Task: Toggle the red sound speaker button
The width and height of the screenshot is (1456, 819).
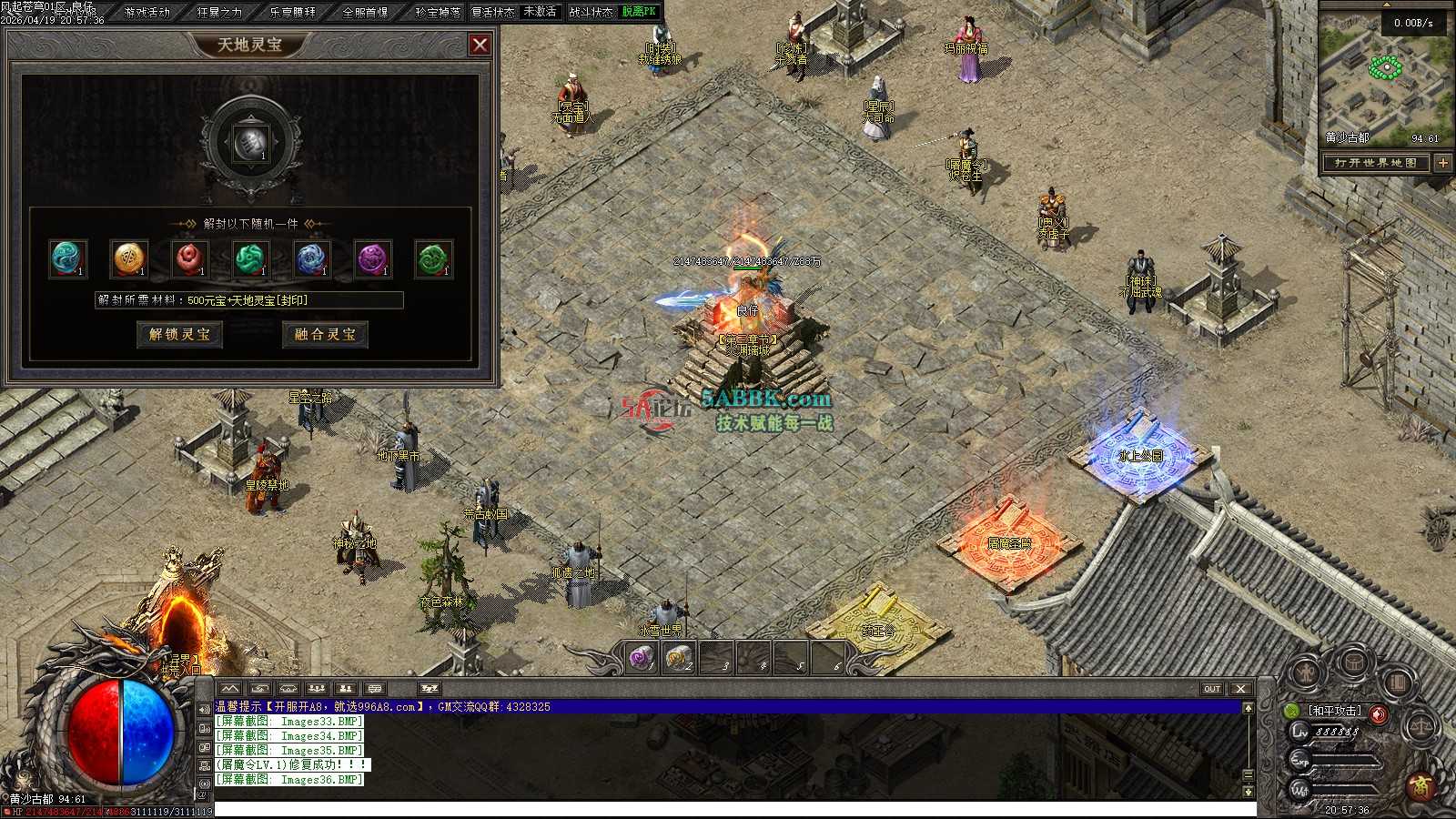Action: click(x=1379, y=714)
